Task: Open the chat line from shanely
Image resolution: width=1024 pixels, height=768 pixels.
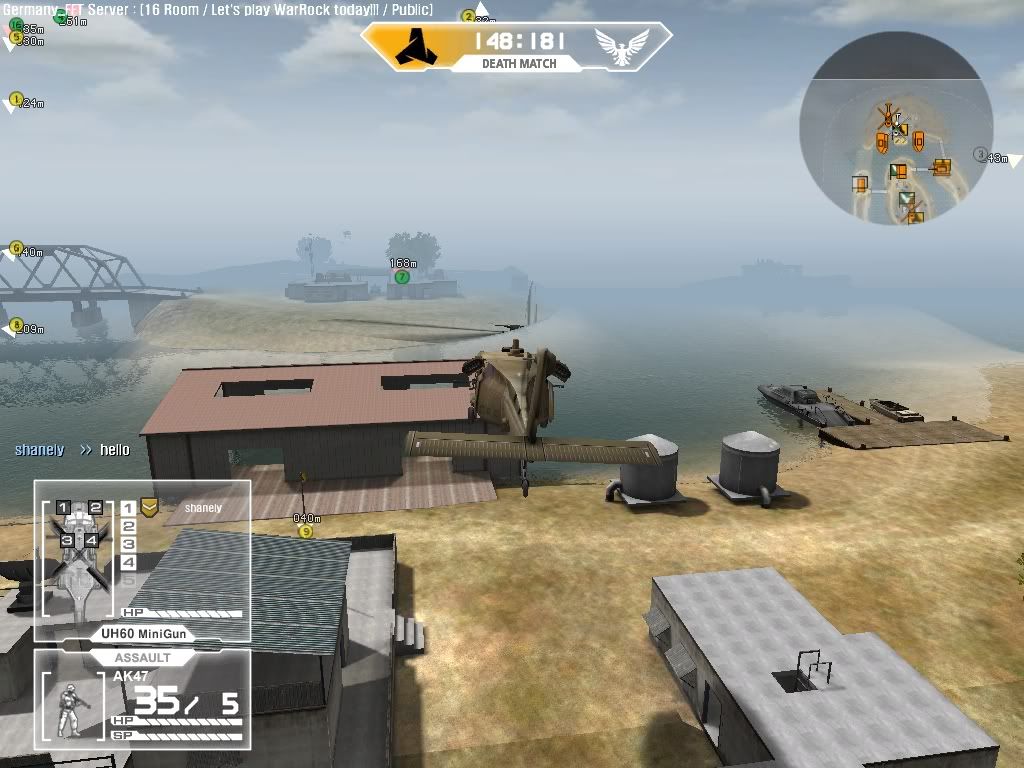Action: coord(72,450)
